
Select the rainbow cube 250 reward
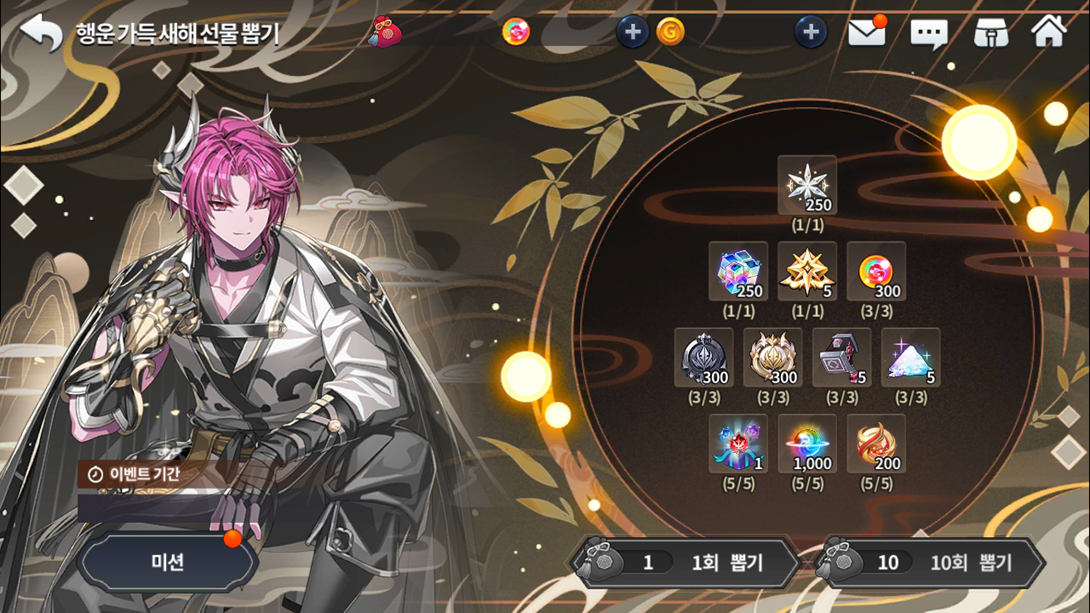[738, 272]
